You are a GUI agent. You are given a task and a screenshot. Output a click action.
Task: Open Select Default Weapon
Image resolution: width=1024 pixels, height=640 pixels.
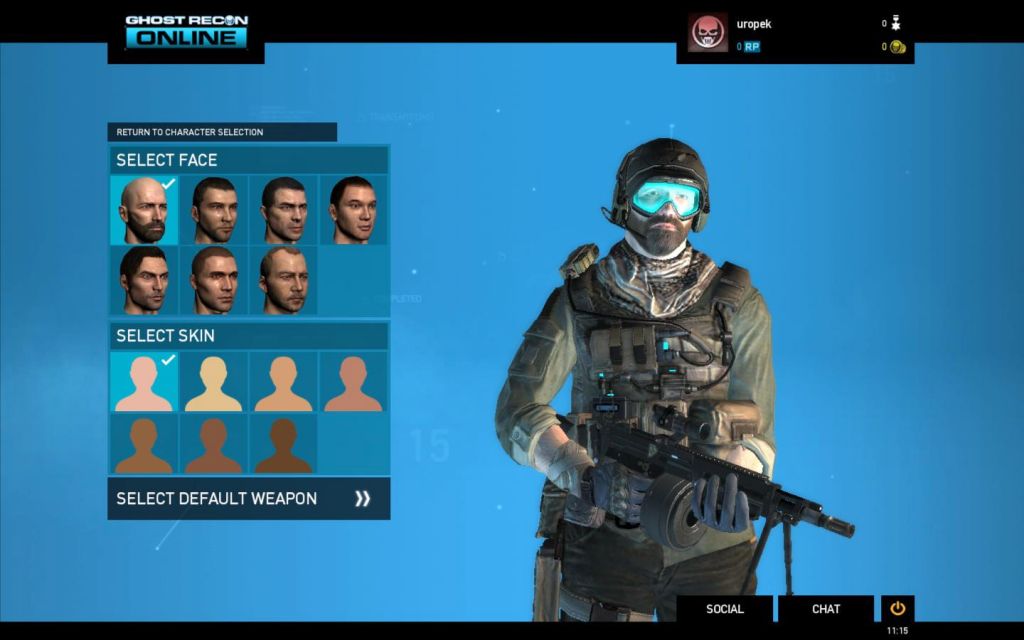[248, 498]
